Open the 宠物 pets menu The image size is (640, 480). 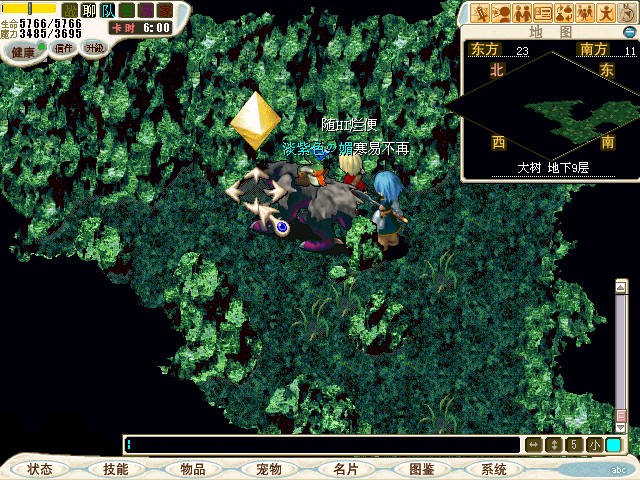coord(268,469)
